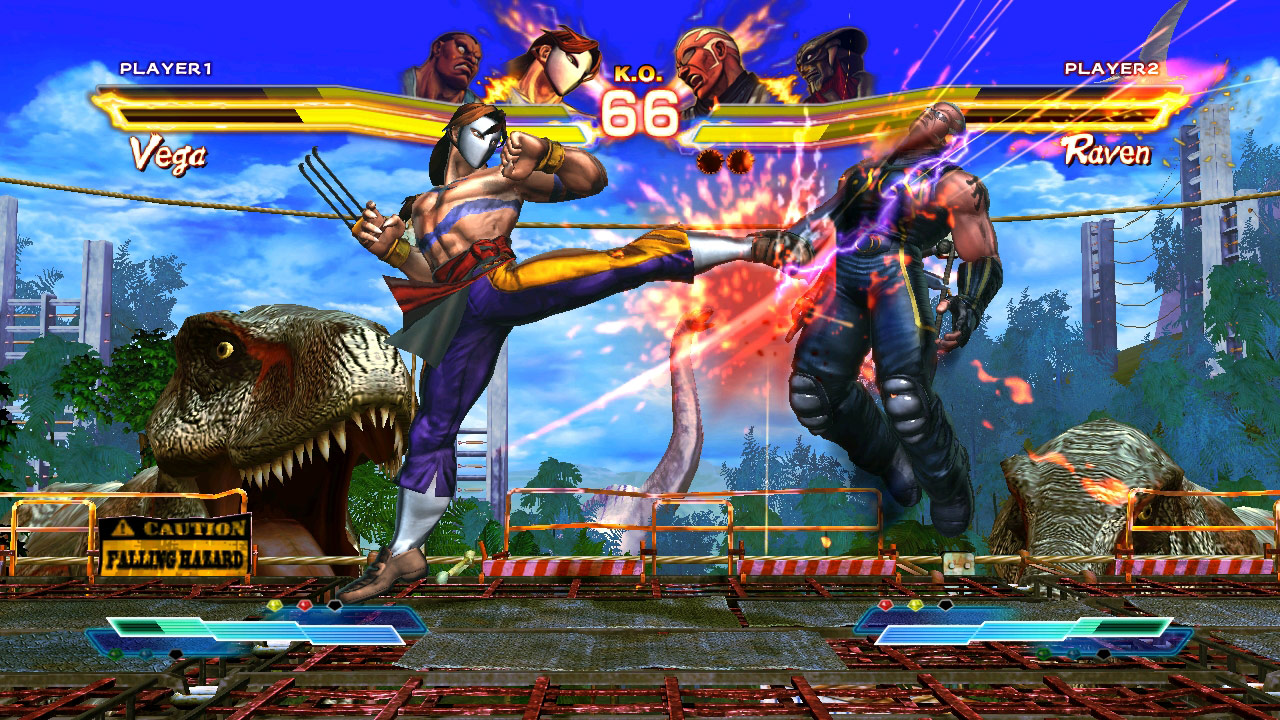Click the red gem above Player 2's Cross Gauge
The height and width of the screenshot is (720, 1280).
886,603
